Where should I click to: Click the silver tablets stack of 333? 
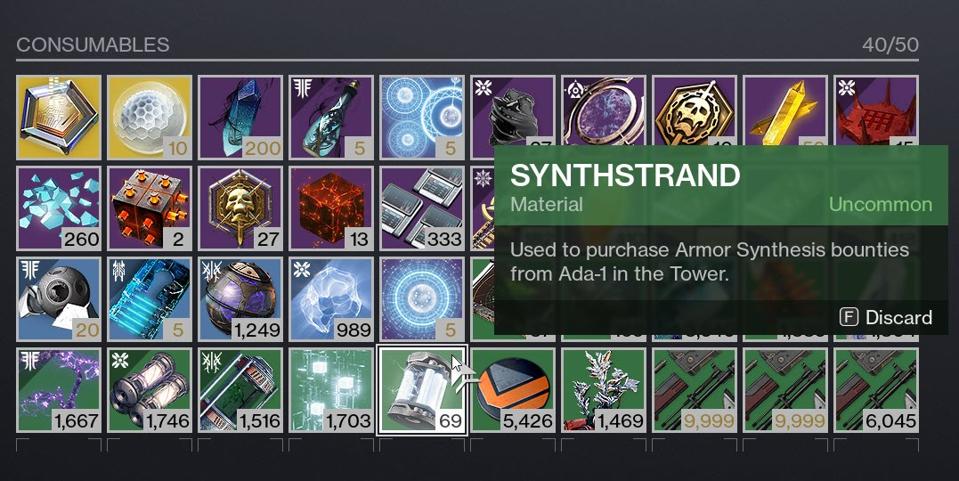pos(422,208)
